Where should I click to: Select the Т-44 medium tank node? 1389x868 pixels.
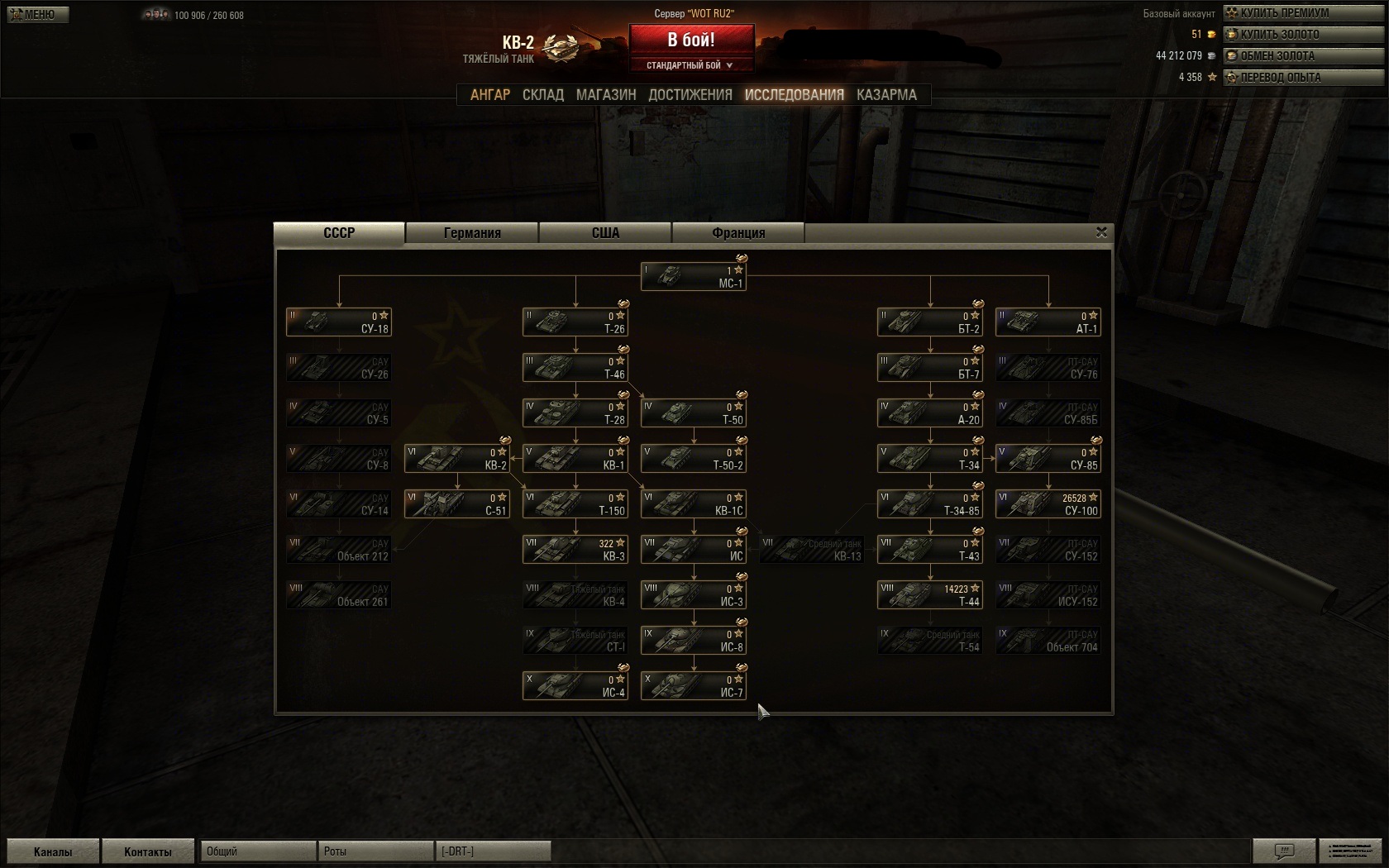(930, 595)
